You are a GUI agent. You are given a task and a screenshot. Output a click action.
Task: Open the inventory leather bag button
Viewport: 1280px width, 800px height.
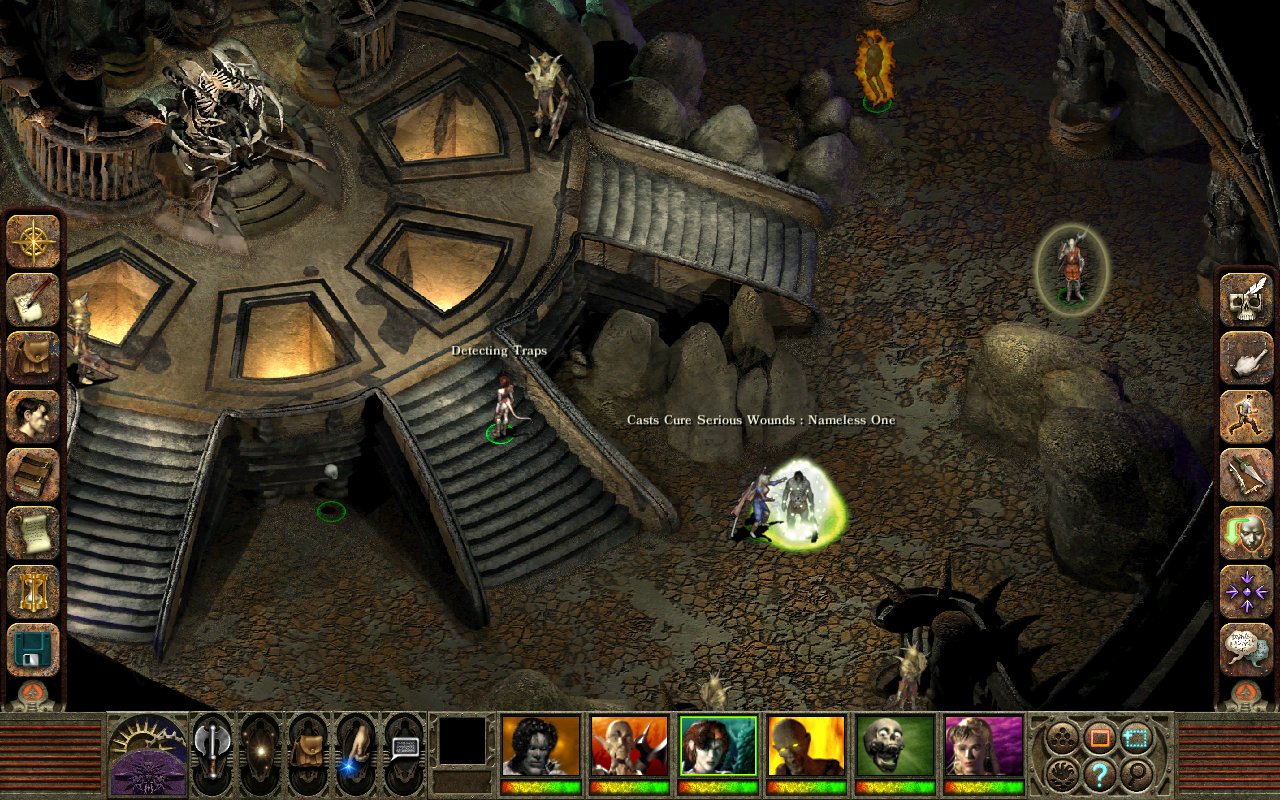pos(34,357)
